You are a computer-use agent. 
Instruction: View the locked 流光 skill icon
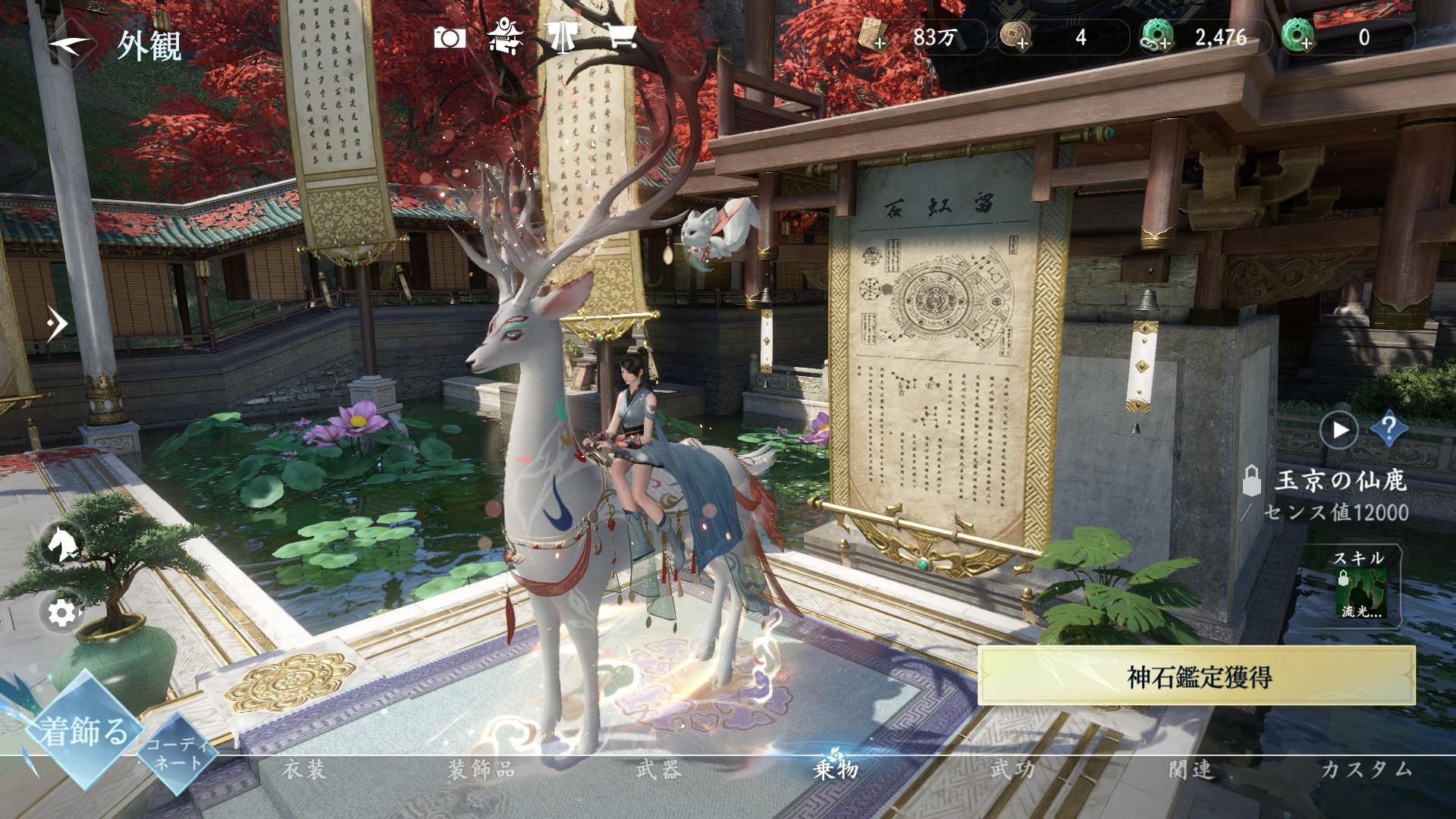coord(1361,592)
